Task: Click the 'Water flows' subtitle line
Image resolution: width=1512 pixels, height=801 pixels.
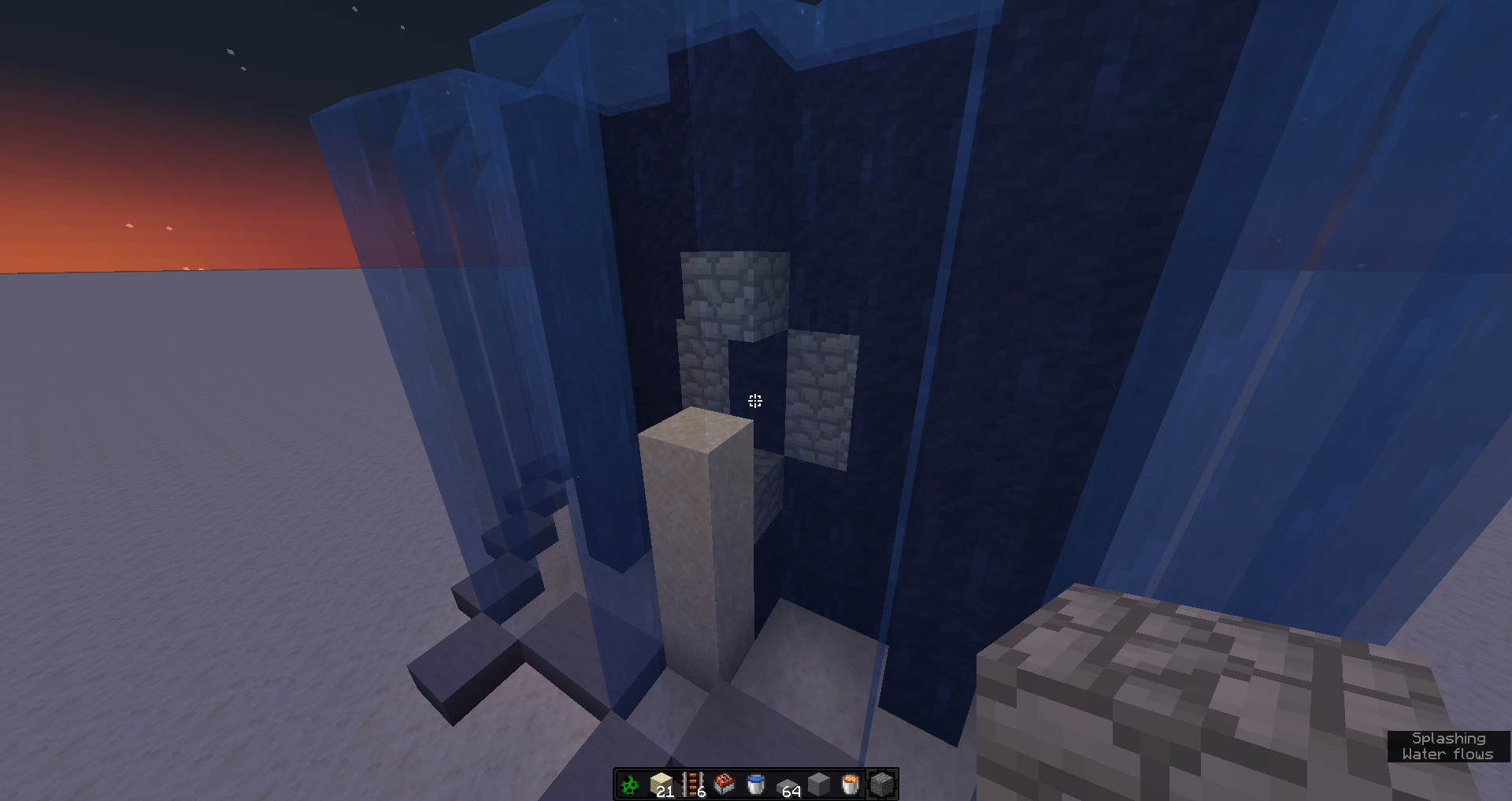Action: coord(1447,755)
